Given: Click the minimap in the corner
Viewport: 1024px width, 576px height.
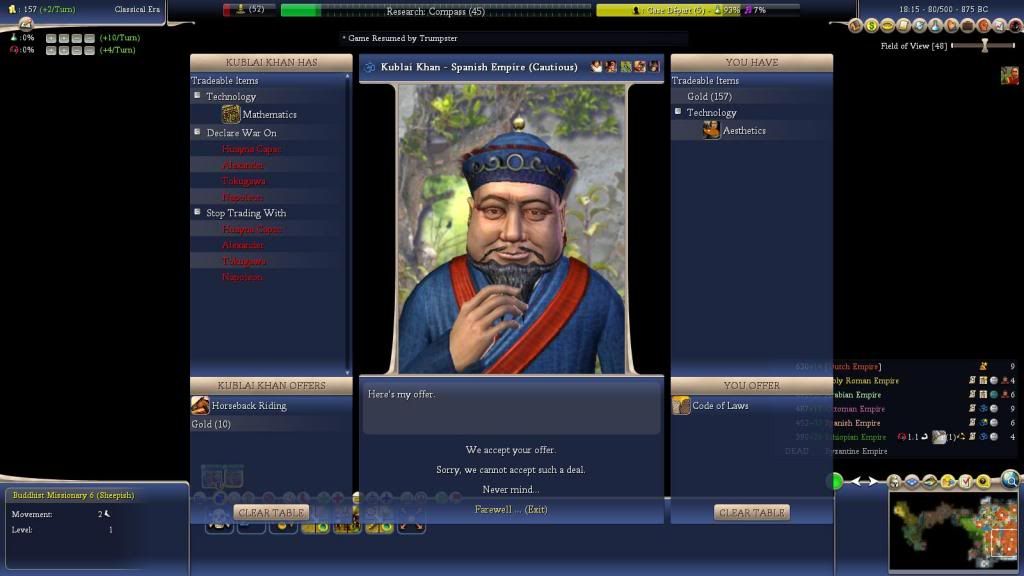Looking at the screenshot, I should pyautogui.click(x=953, y=530).
